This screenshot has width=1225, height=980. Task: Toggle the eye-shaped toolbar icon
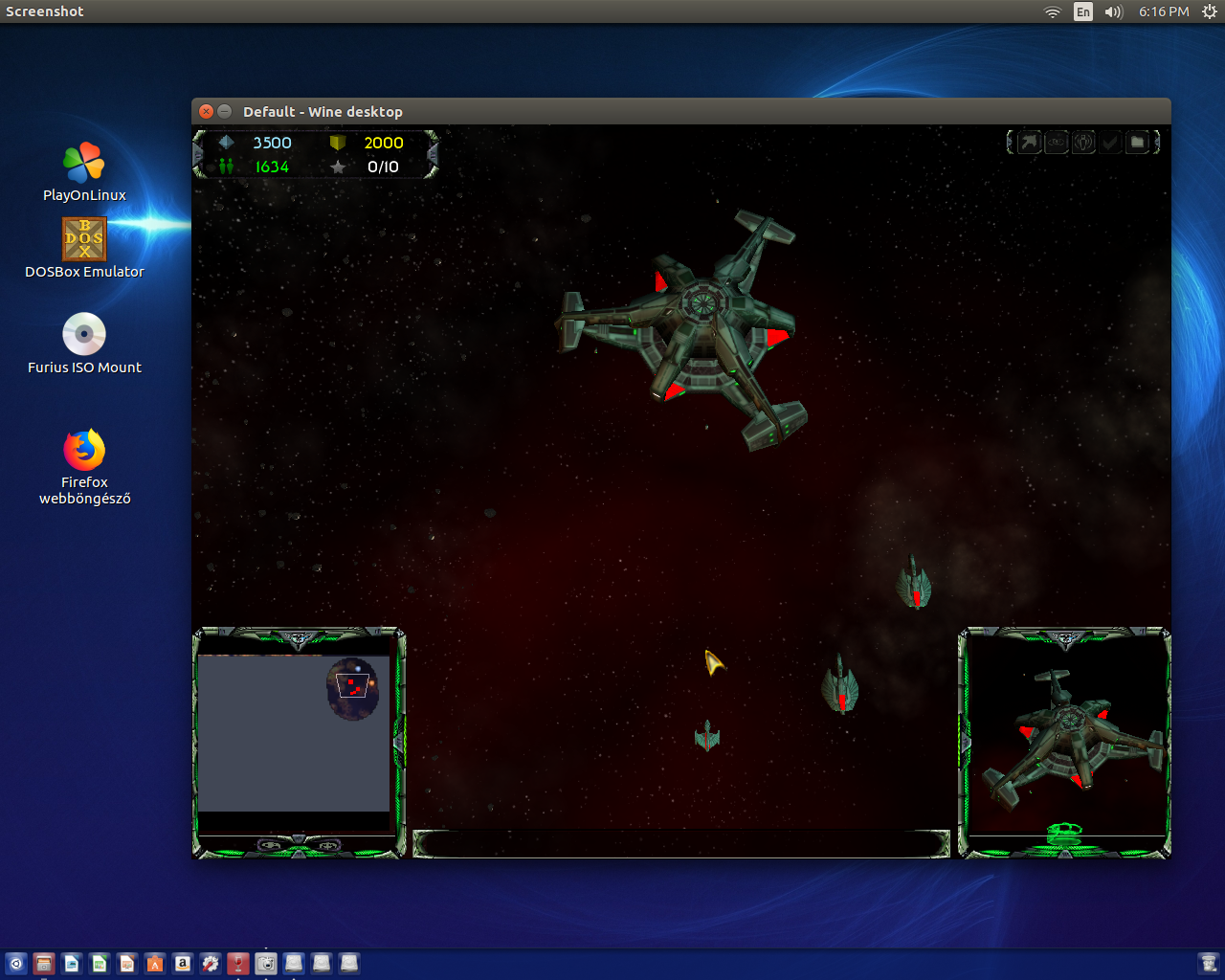(x=1057, y=143)
